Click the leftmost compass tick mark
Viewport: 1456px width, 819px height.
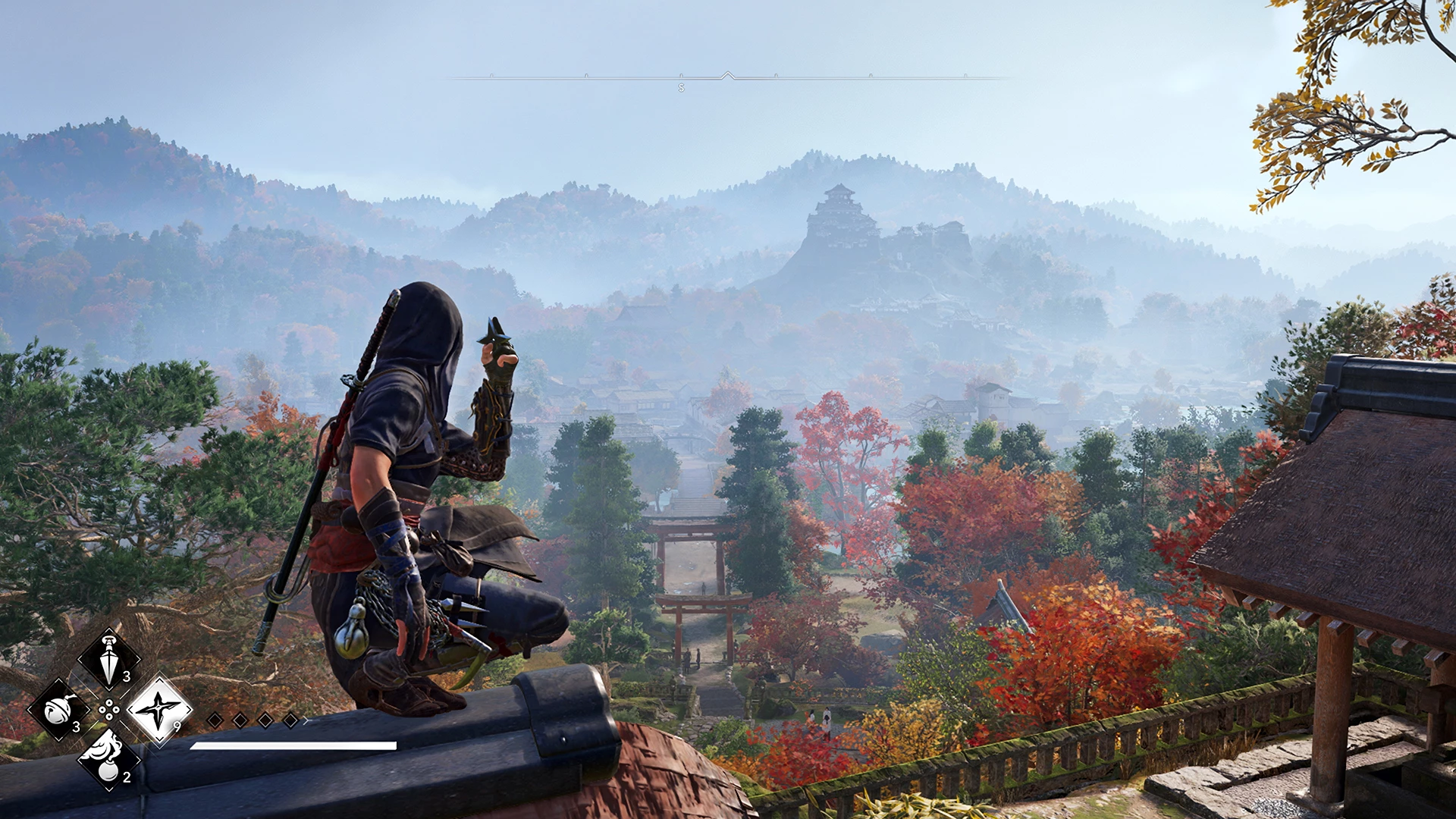point(492,74)
